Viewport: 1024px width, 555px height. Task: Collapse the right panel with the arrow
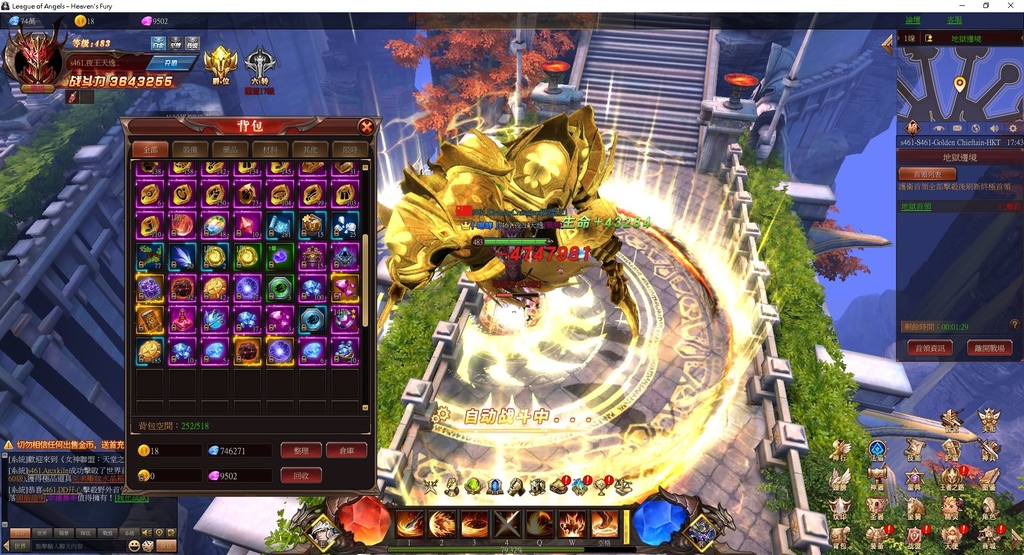pos(886,43)
